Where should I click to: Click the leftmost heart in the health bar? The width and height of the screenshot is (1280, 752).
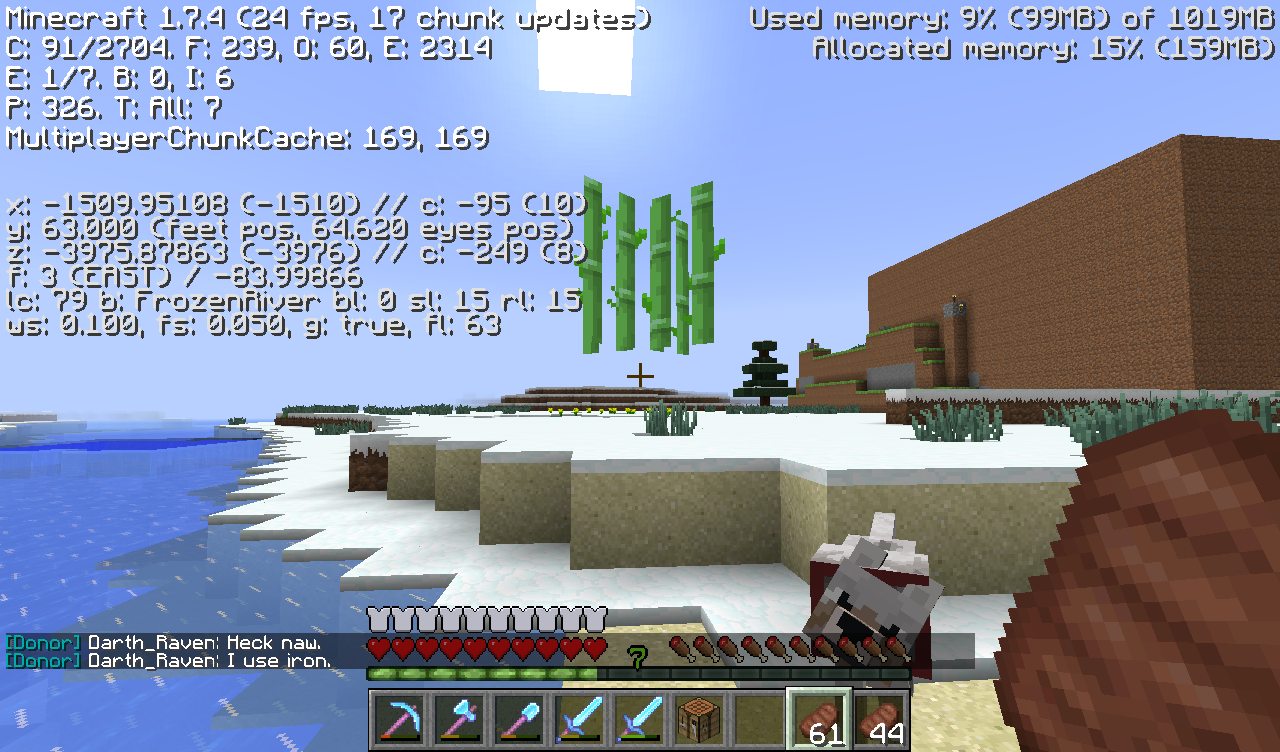(378, 648)
